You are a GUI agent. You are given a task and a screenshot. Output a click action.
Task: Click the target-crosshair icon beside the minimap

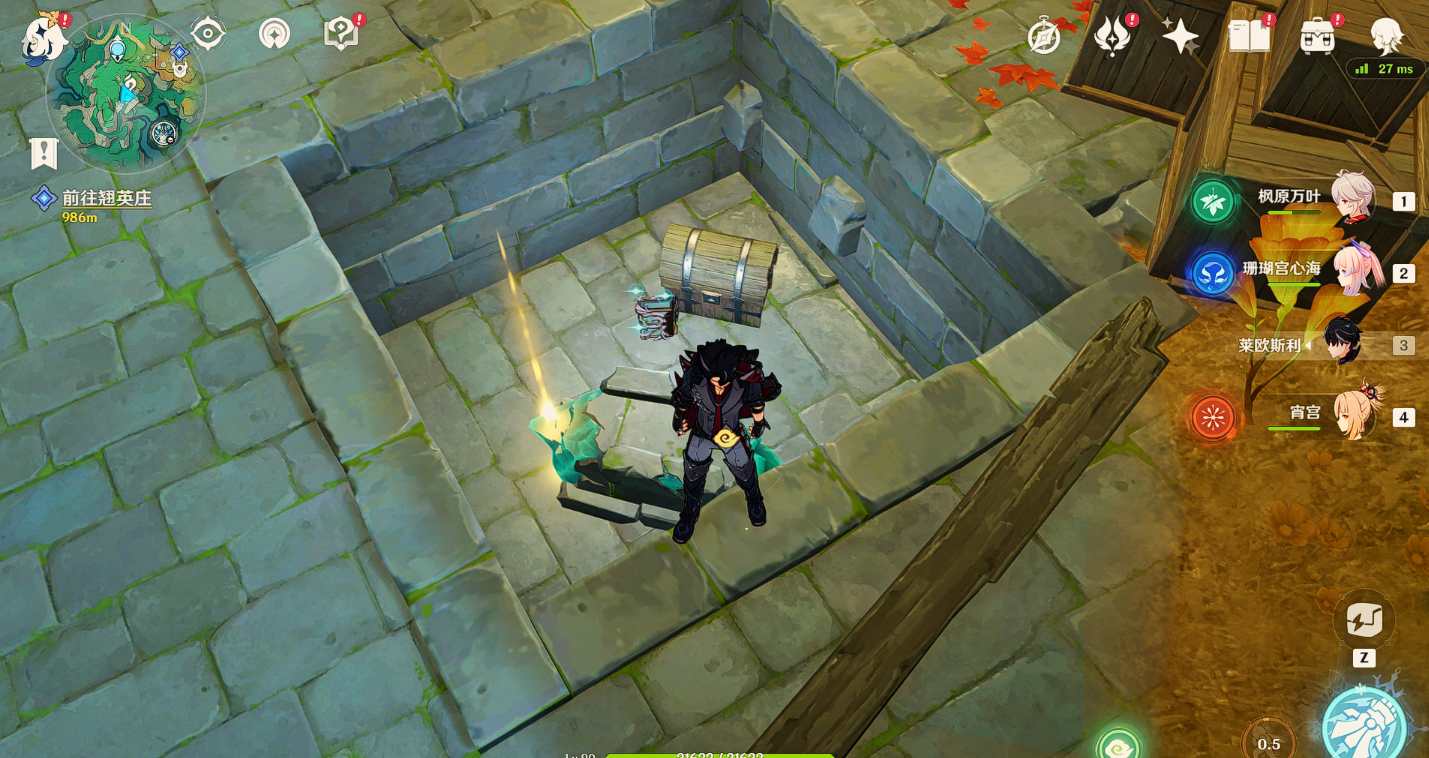click(x=208, y=35)
